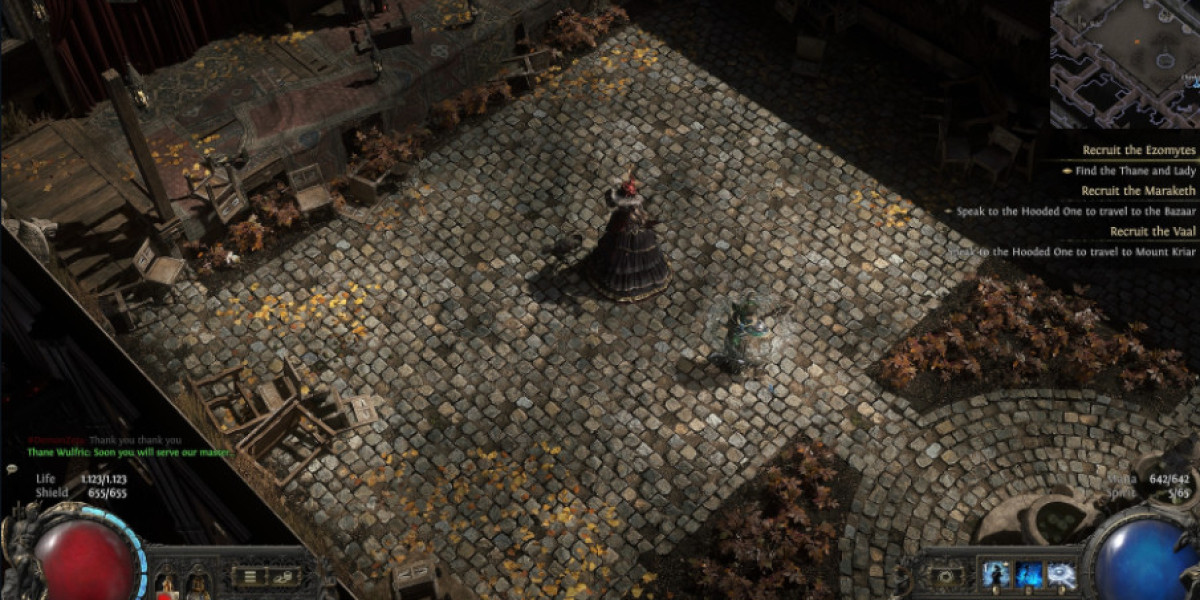The image size is (1200, 600).
Task: Open the minimap in the corner
Action: coord(1125,62)
